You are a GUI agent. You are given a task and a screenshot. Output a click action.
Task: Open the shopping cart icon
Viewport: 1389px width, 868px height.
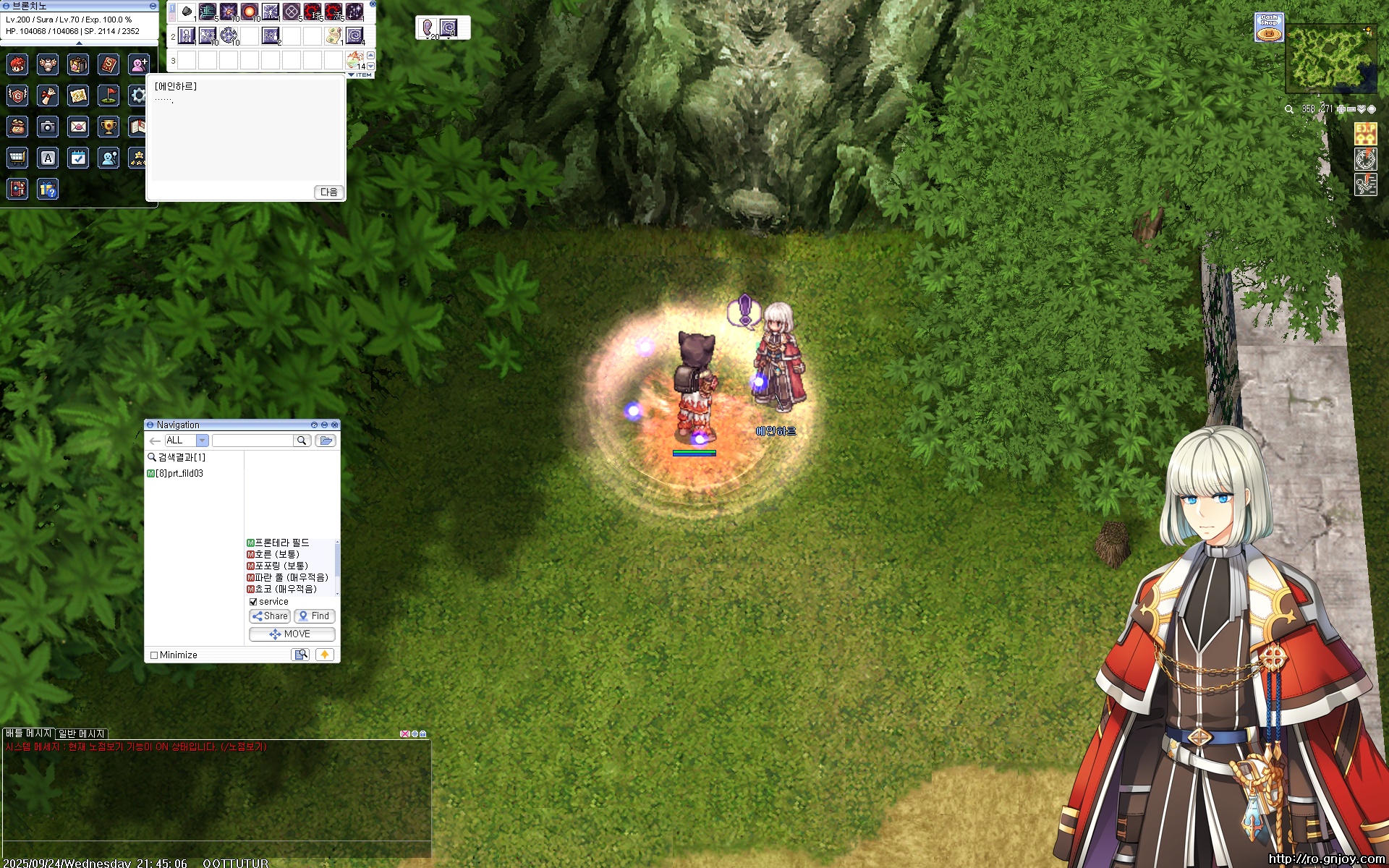click(x=17, y=158)
